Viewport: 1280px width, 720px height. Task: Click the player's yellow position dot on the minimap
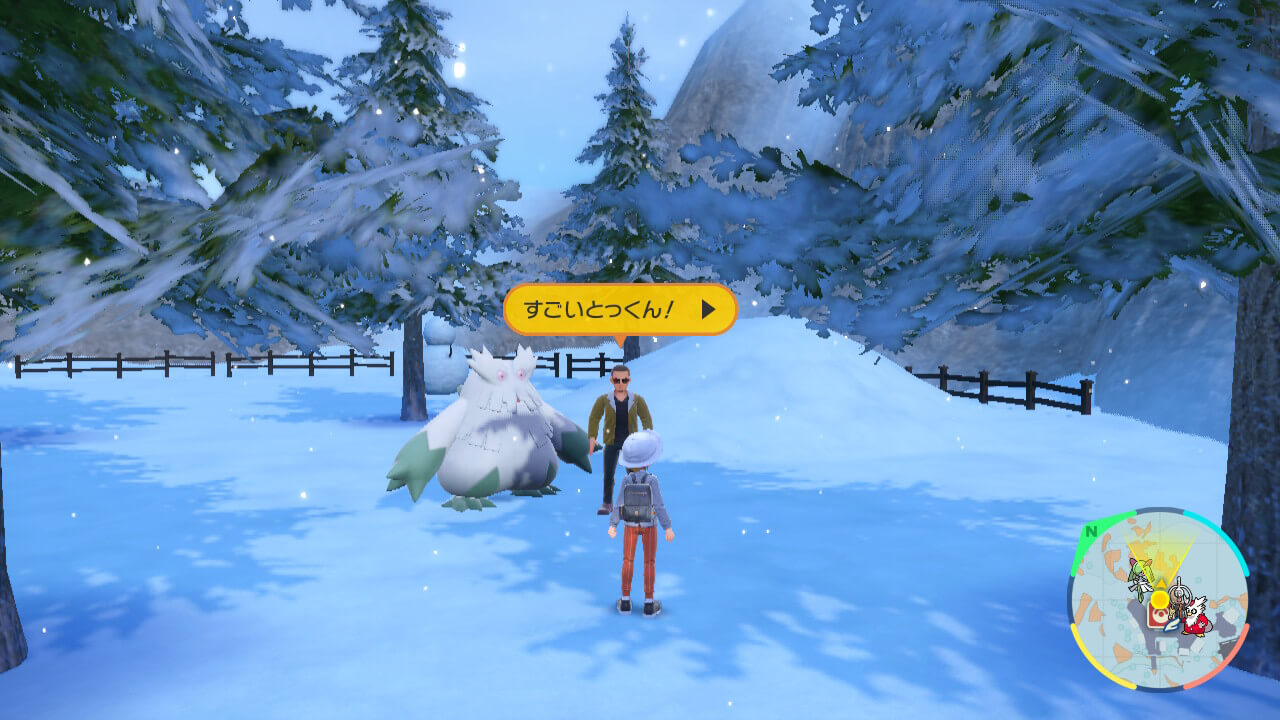pyautogui.click(x=1159, y=599)
